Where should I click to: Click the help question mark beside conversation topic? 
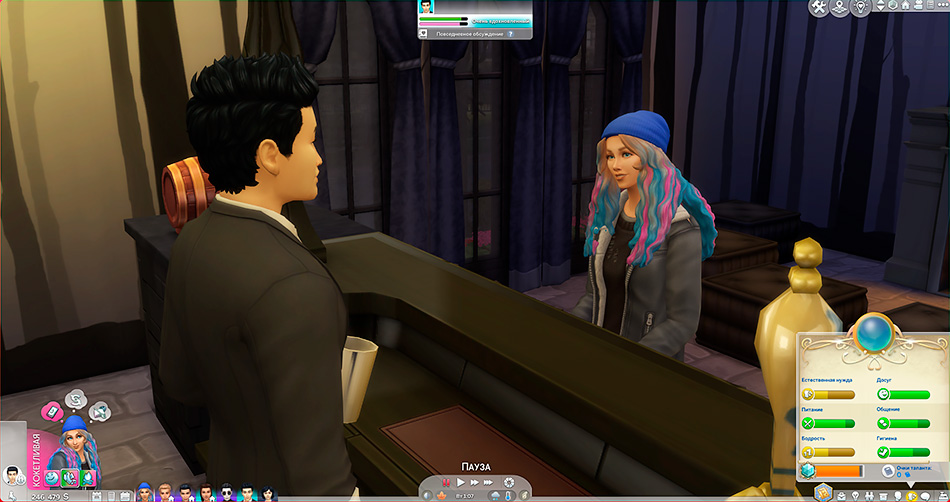511,33
